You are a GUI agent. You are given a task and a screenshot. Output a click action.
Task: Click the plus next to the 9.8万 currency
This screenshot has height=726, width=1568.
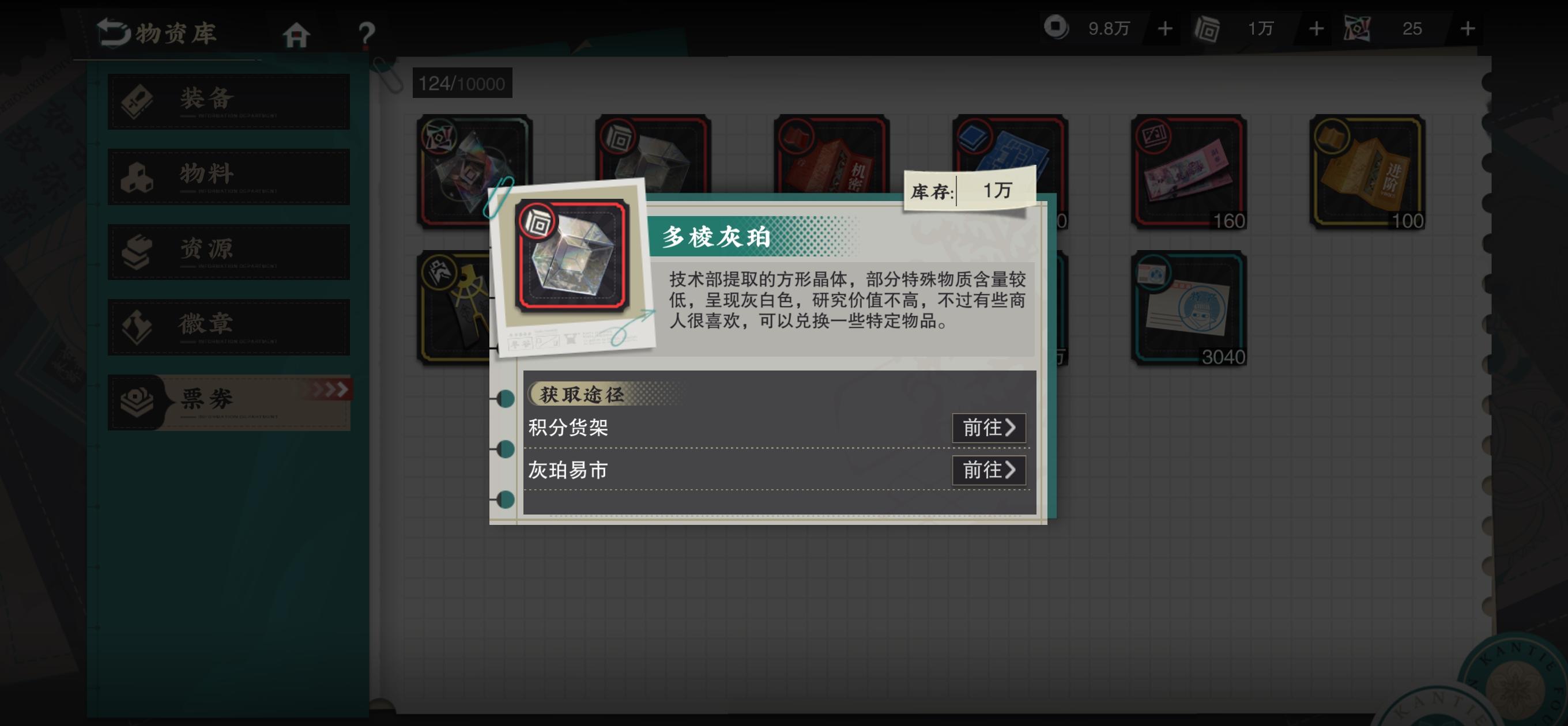coord(1166,28)
